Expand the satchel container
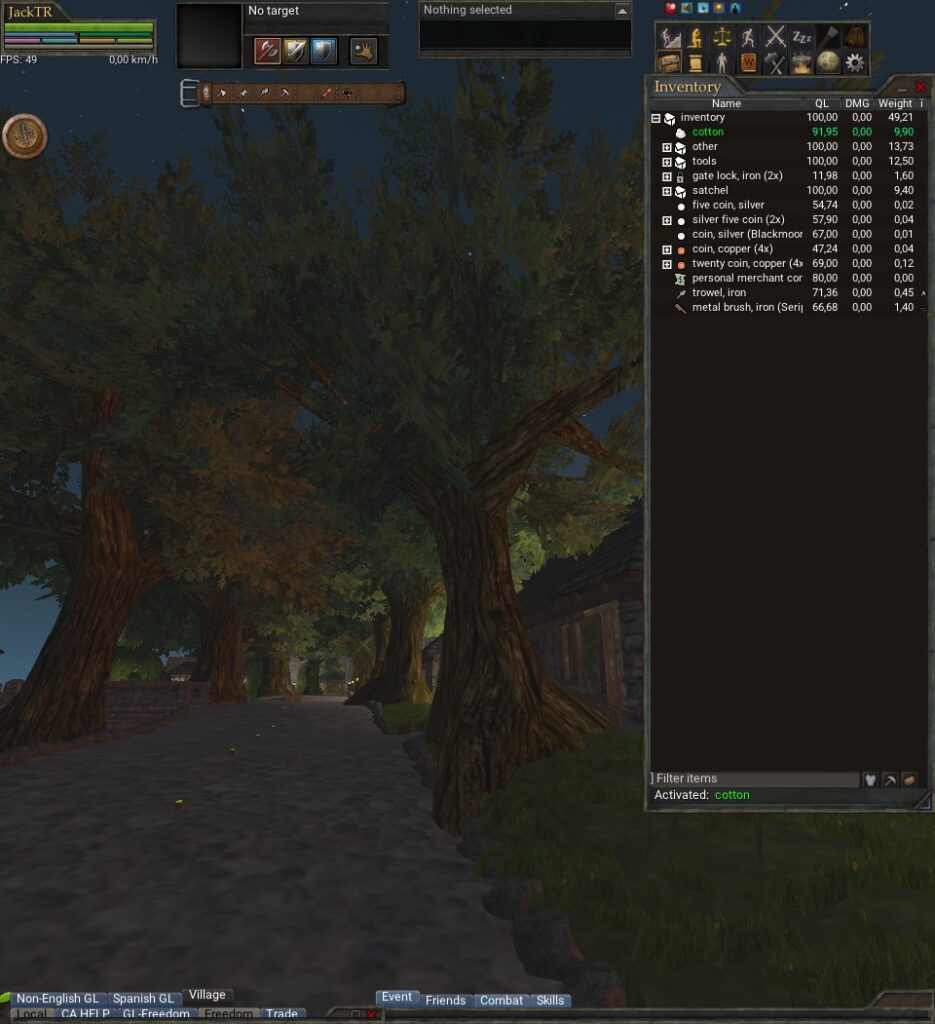This screenshot has height=1024, width=935. click(x=667, y=191)
